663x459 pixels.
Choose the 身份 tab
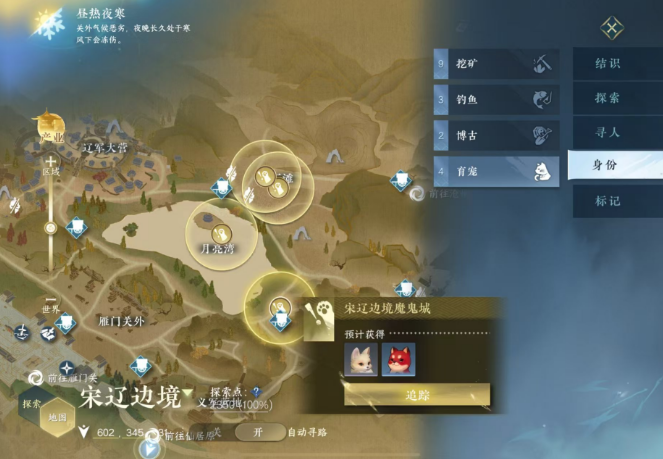click(x=607, y=165)
